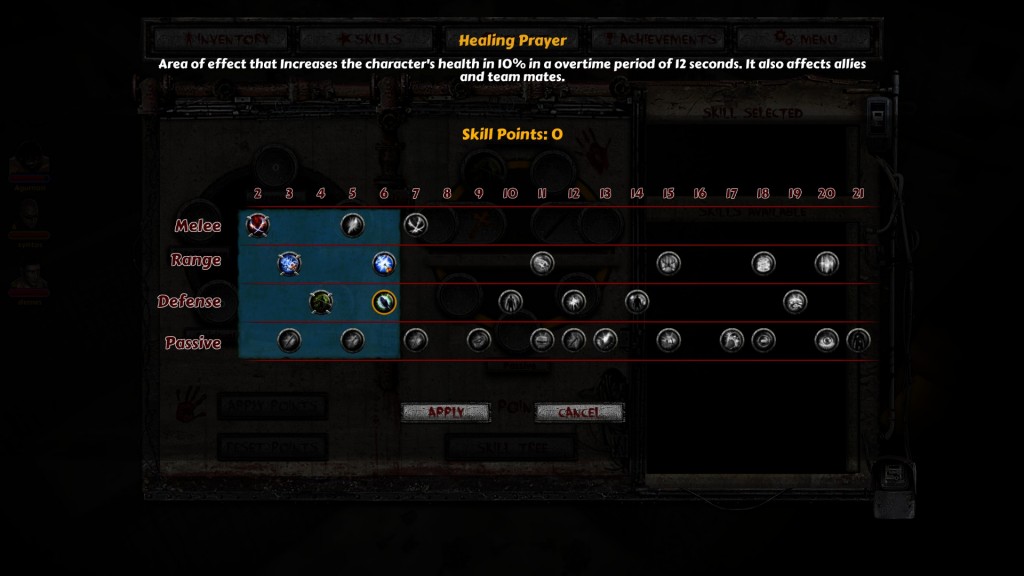The width and height of the screenshot is (1024, 576).
Task: Choose the level 10 Defense skill icon
Action: 510,301
